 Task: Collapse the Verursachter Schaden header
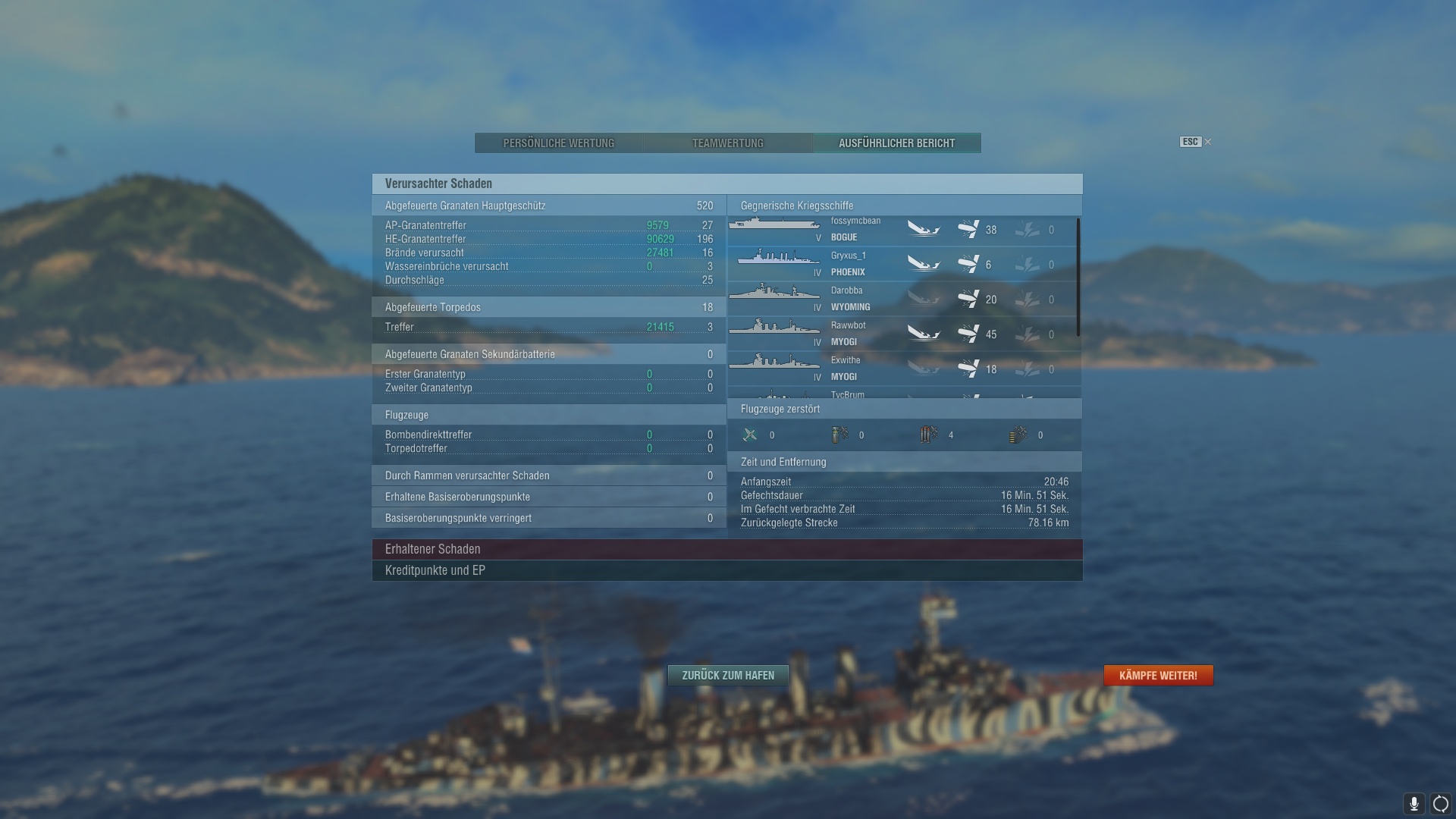click(726, 184)
